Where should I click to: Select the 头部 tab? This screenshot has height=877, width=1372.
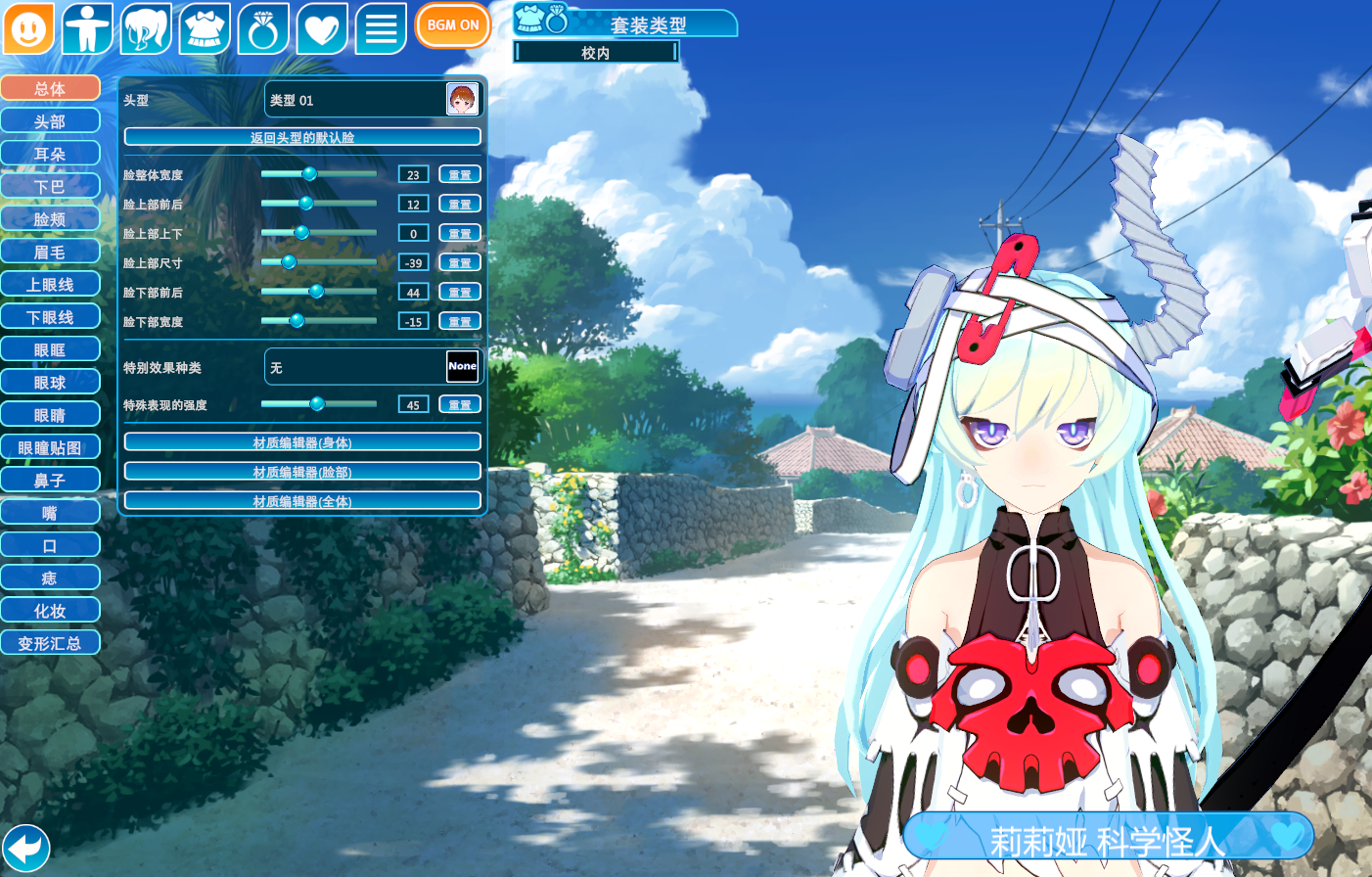(50, 121)
